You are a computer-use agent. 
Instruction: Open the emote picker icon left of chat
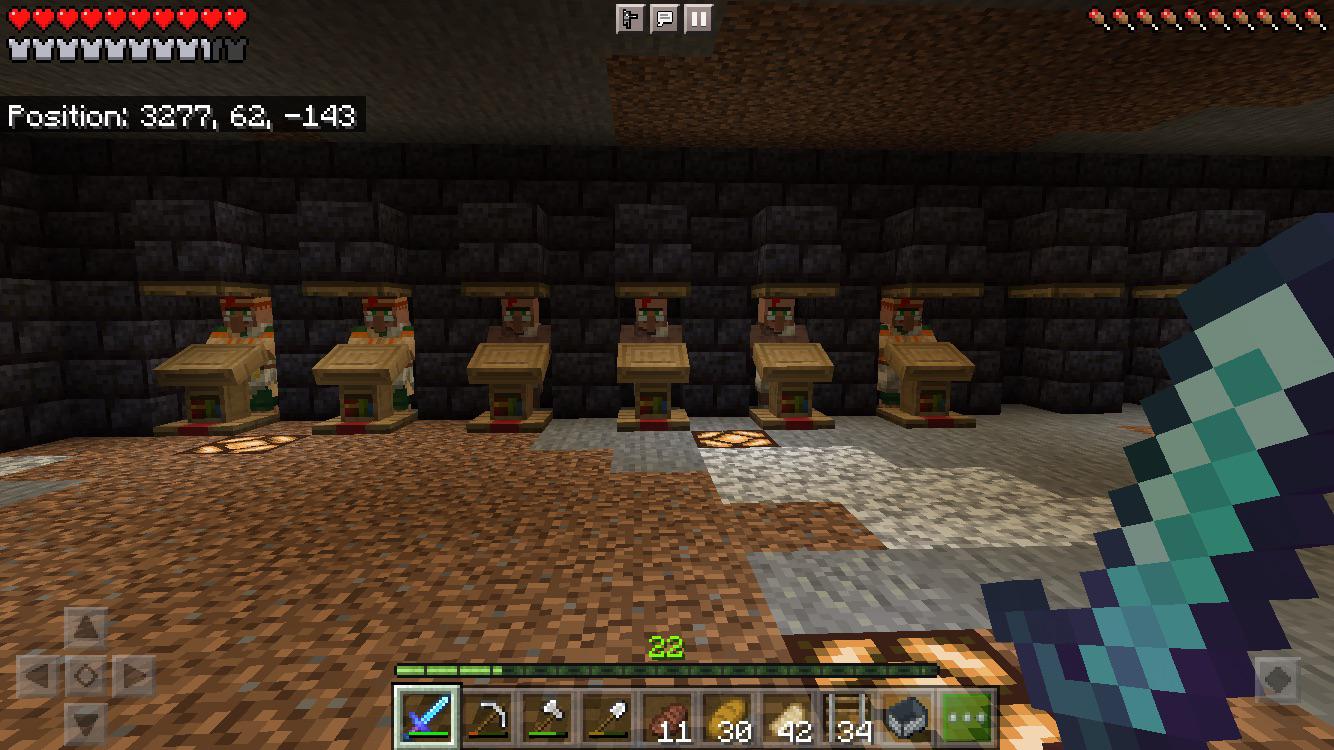click(628, 17)
